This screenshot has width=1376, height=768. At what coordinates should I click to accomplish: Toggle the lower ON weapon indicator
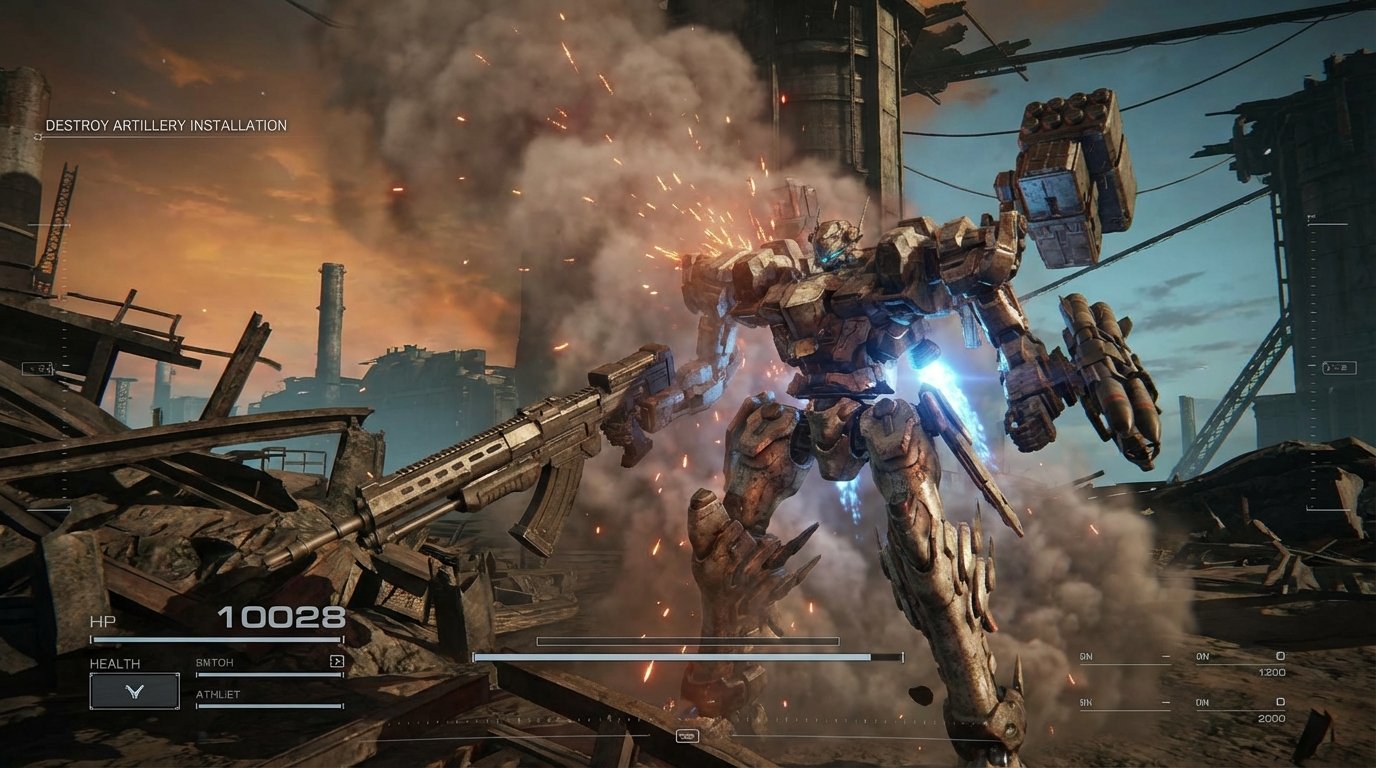pyautogui.click(x=1203, y=701)
